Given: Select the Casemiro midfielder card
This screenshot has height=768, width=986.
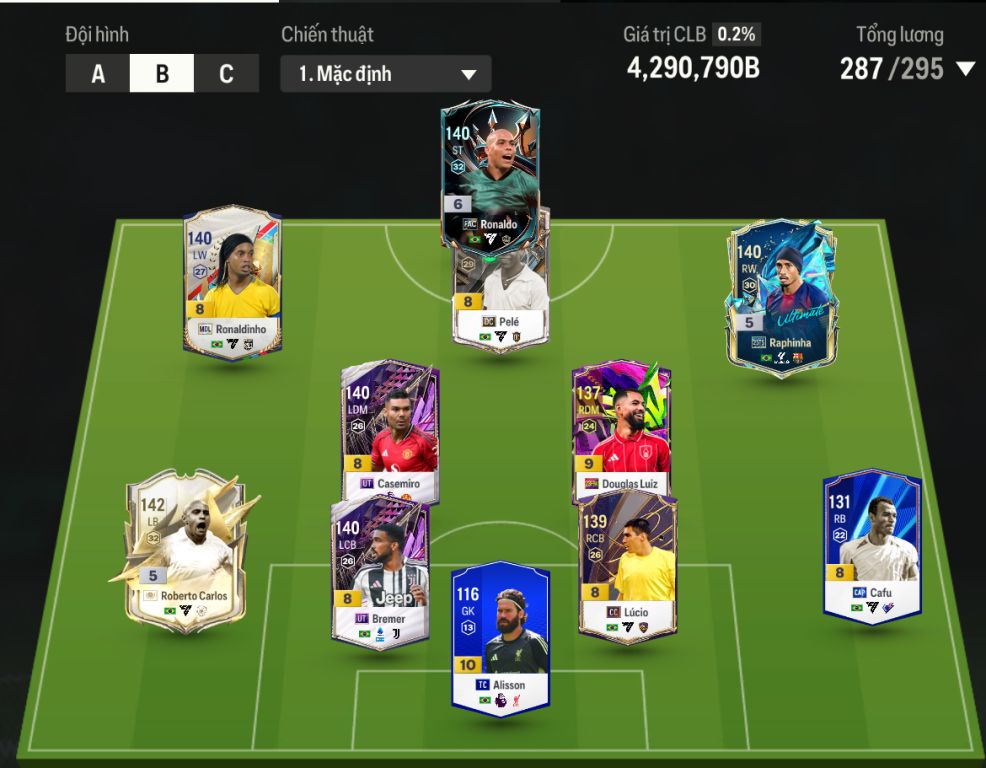Looking at the screenshot, I should (x=389, y=430).
